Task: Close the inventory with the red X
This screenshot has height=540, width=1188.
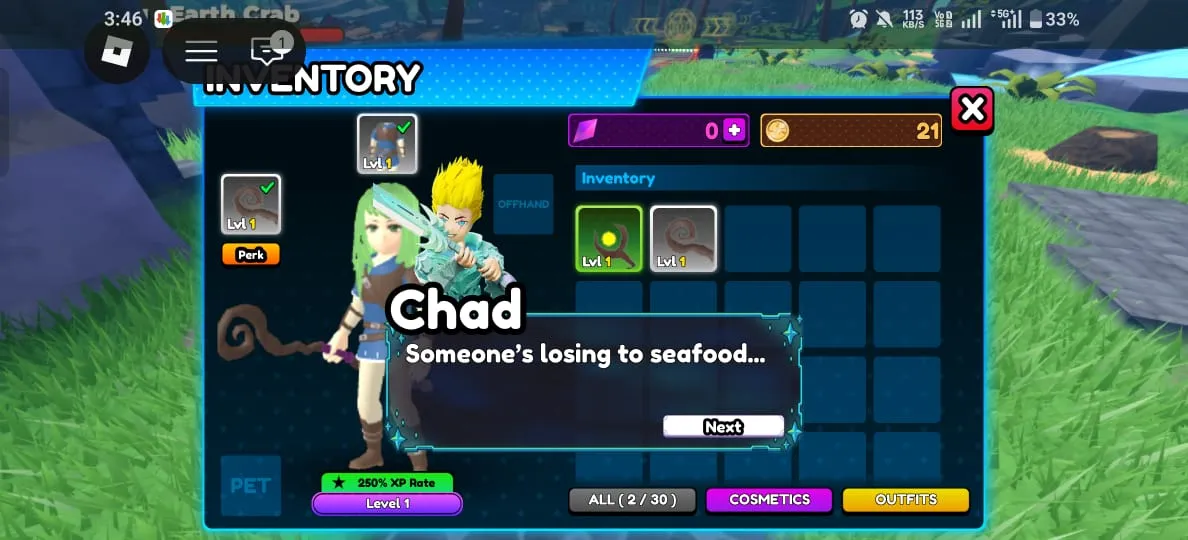Action: click(x=972, y=110)
